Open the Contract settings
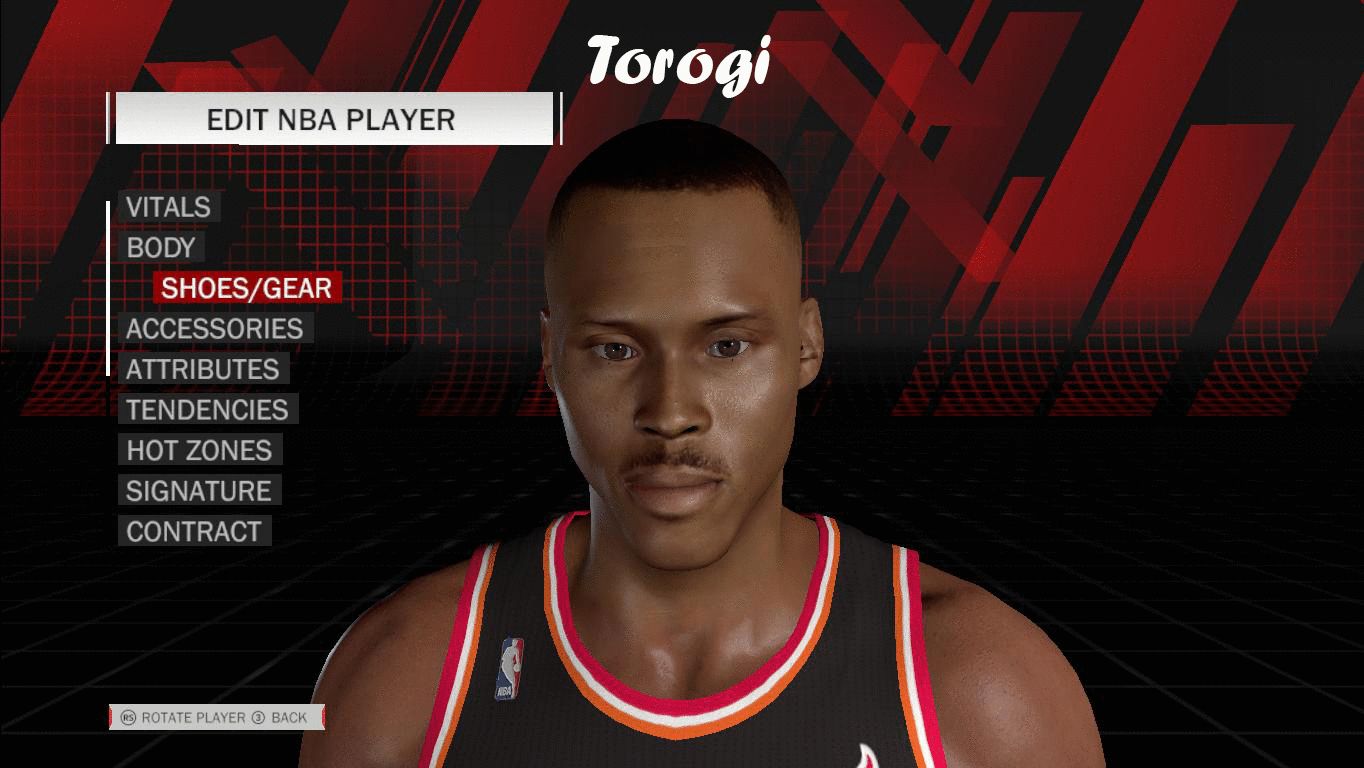The height and width of the screenshot is (768, 1364). [x=193, y=531]
